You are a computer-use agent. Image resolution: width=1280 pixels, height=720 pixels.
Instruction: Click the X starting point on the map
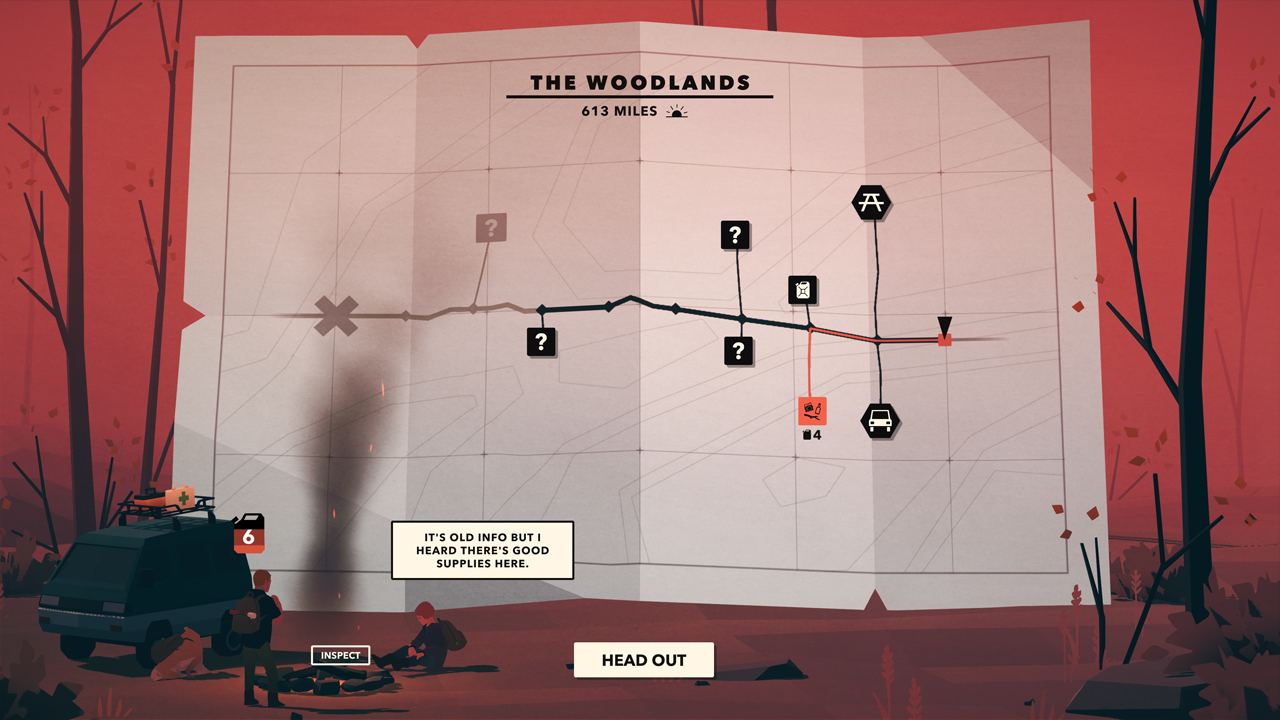coord(337,313)
